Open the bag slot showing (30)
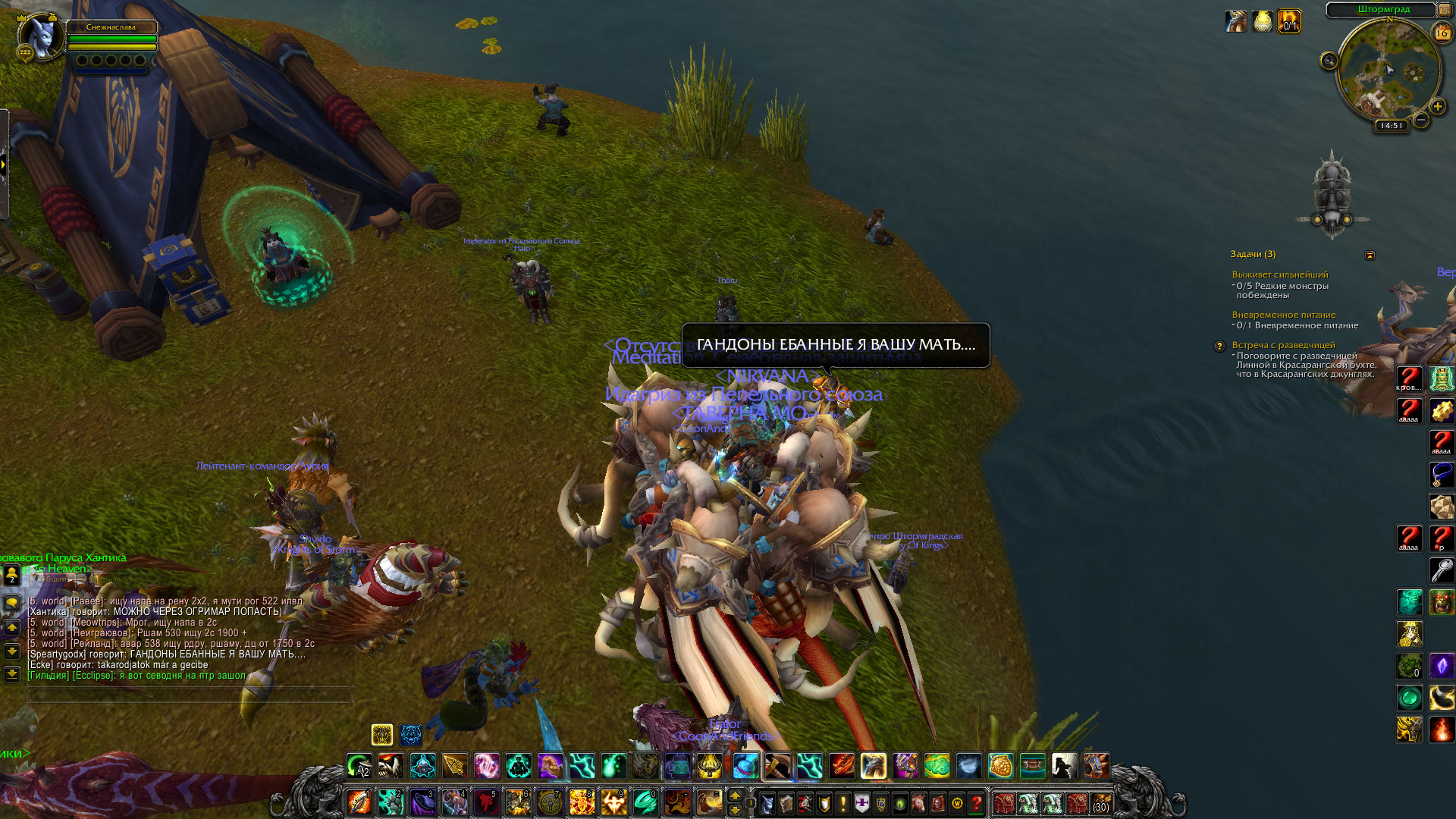This screenshot has height=819, width=1456. [1101, 803]
